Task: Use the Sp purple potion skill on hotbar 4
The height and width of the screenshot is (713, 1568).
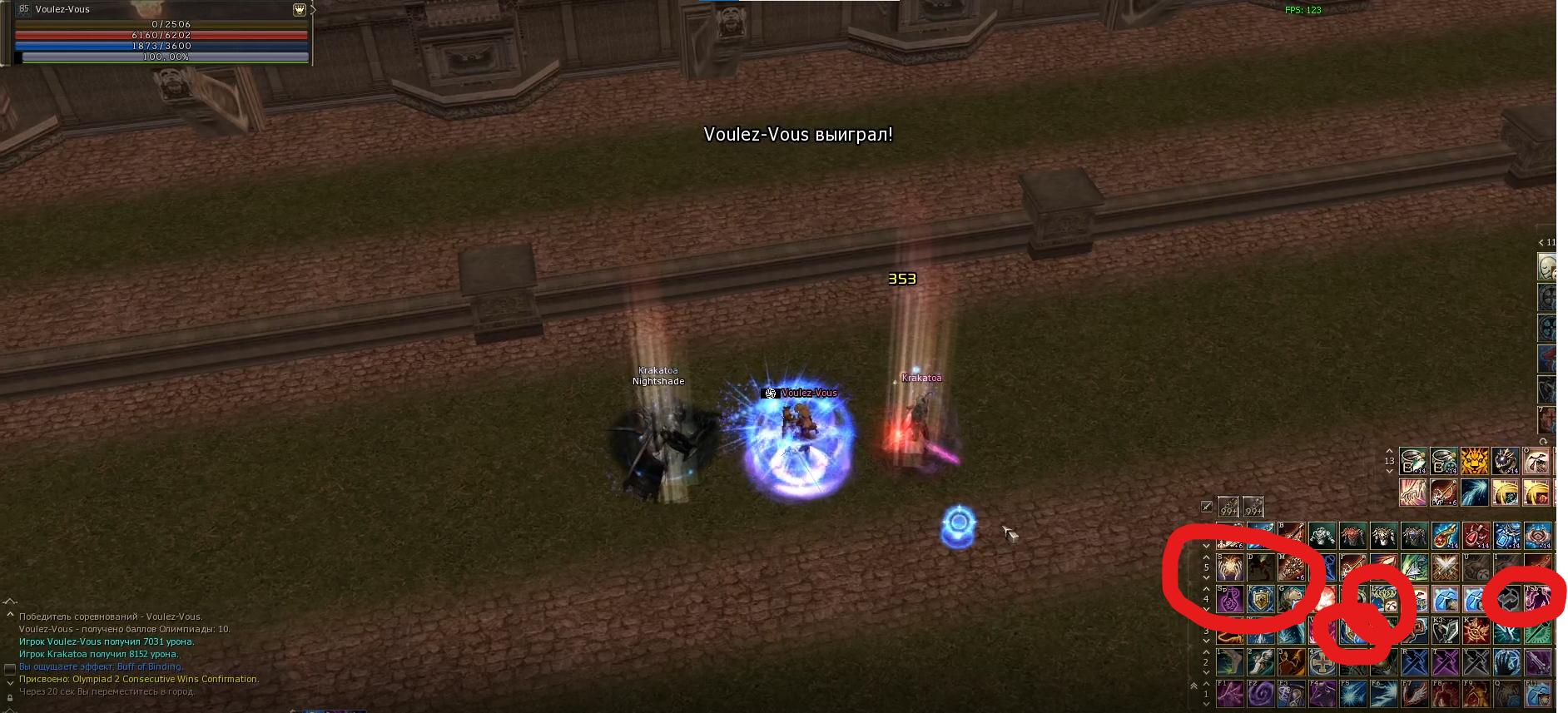Action: pos(1229,599)
